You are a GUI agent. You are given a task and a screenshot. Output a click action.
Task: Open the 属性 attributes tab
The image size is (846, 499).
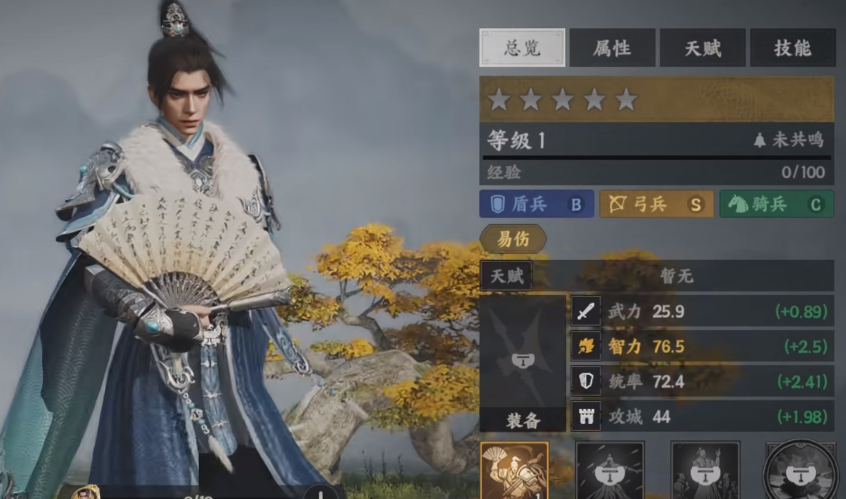tap(612, 47)
